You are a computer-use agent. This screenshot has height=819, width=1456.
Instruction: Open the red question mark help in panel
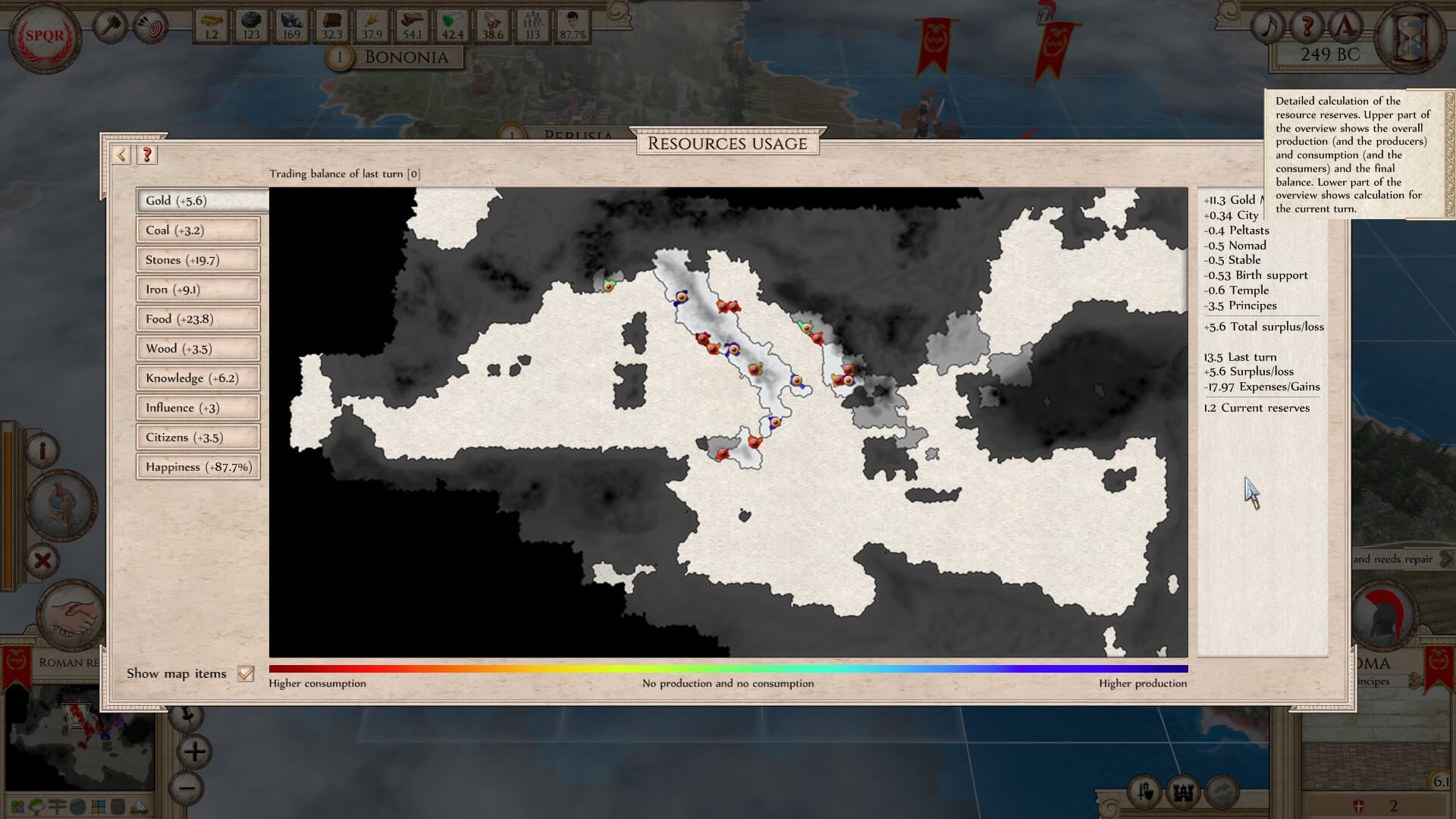click(147, 155)
